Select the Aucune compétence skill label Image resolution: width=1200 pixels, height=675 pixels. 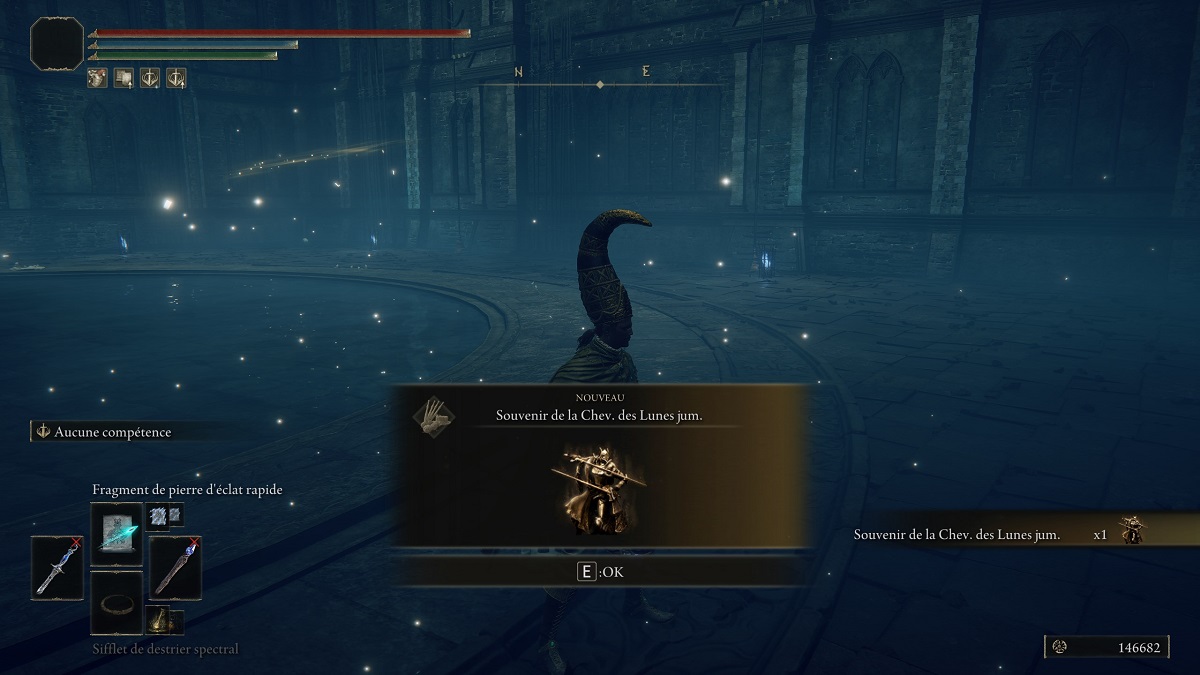click(110, 432)
